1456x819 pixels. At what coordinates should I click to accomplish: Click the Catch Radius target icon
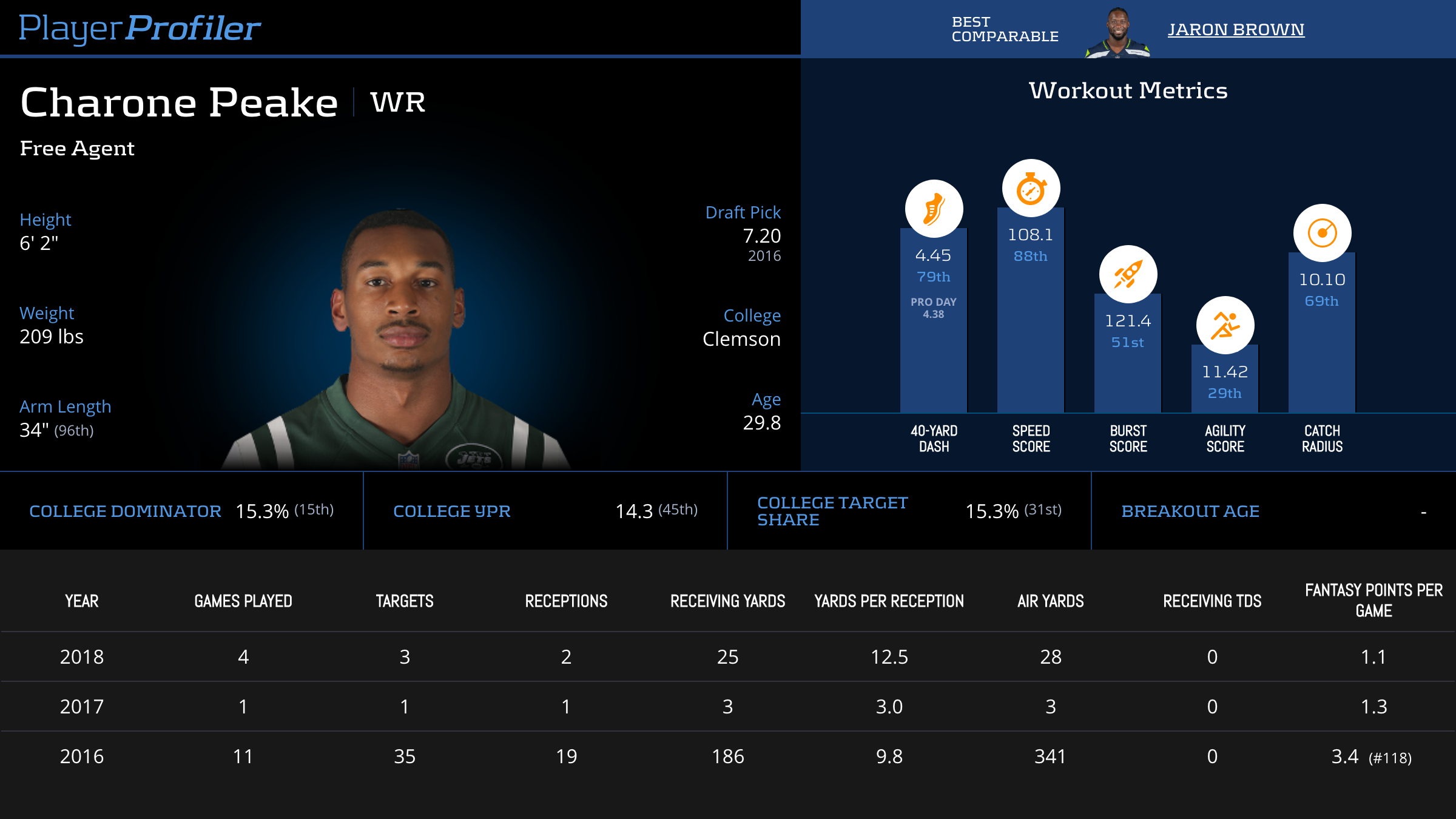(x=1322, y=233)
